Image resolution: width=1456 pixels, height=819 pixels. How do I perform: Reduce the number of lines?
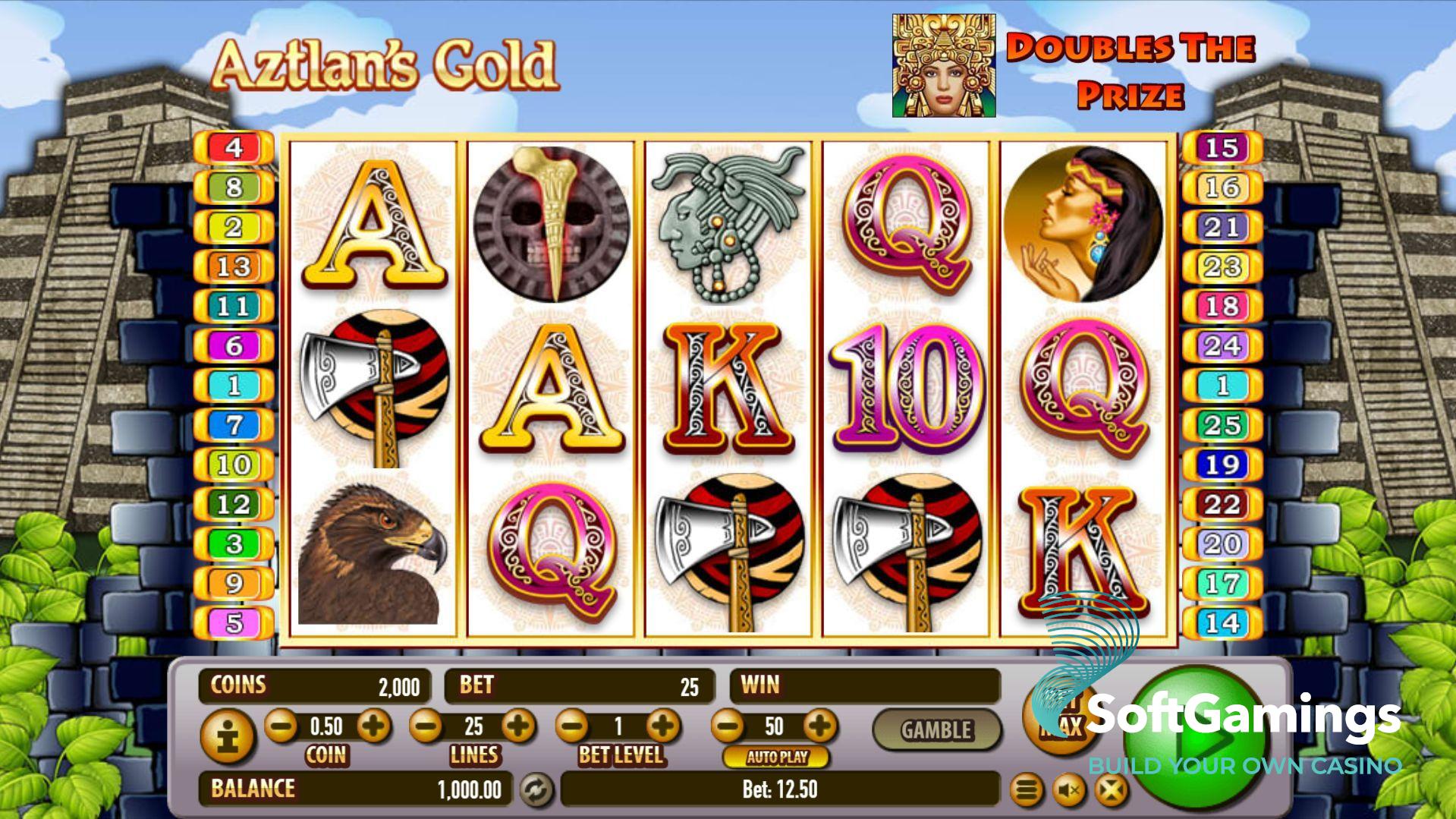426,726
